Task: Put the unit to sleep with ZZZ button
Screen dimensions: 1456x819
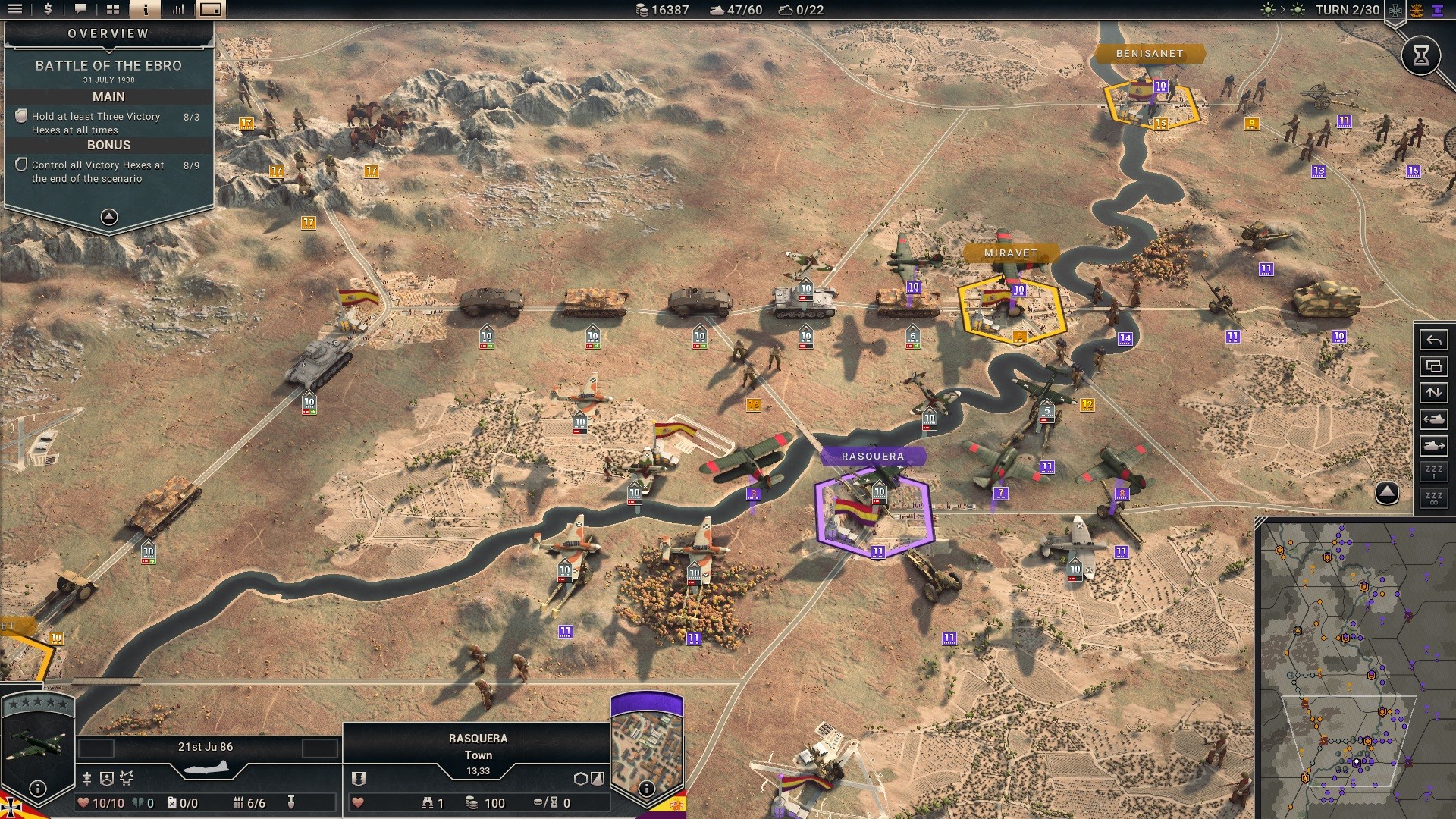Action: [1433, 472]
